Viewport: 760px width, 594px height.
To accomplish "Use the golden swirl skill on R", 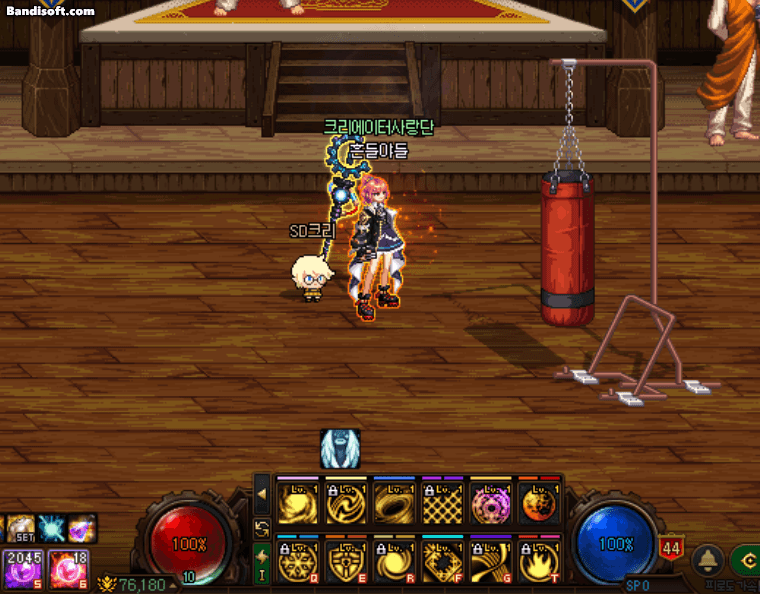I will [x=393, y=559].
